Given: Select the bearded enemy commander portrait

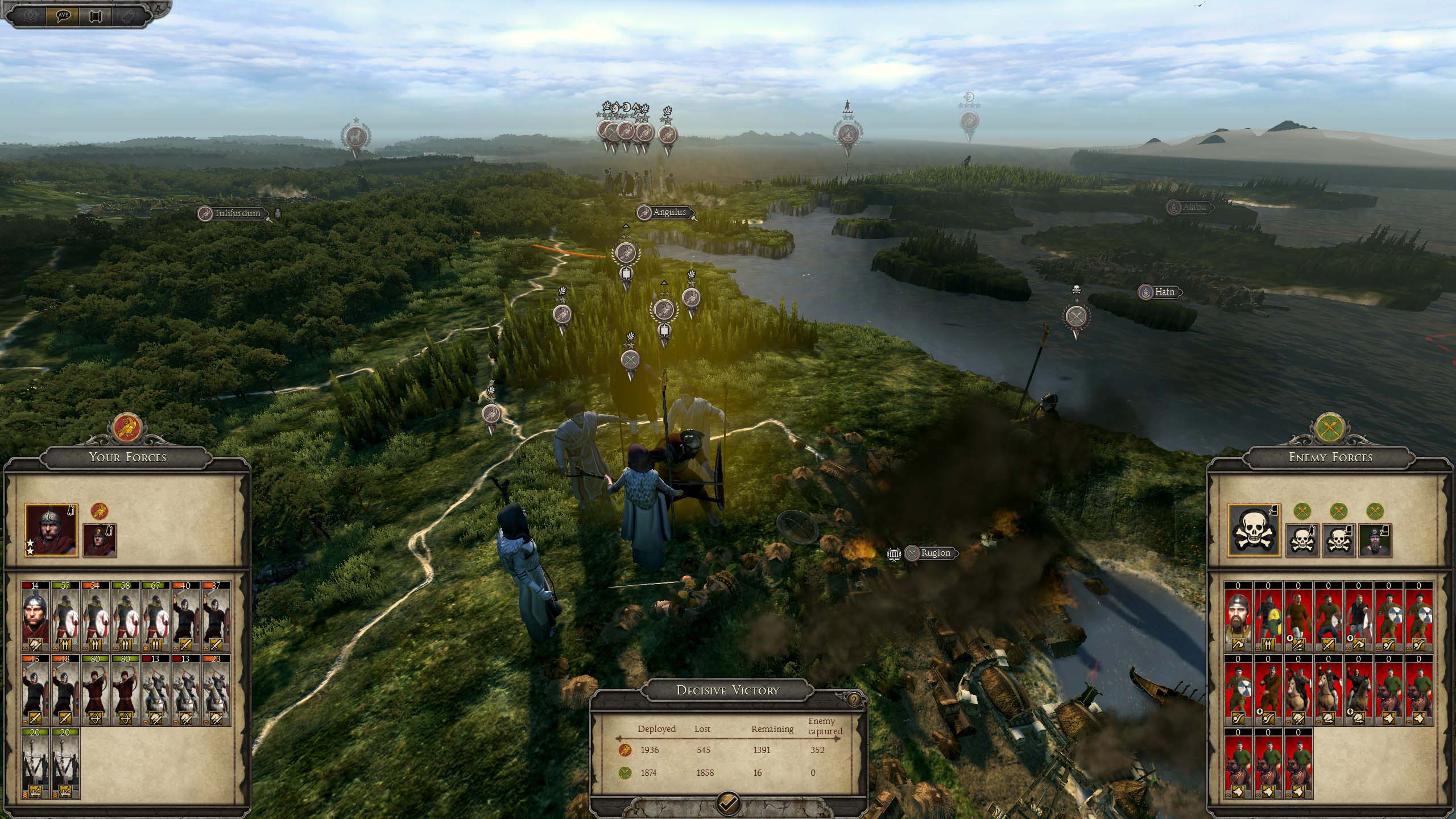Looking at the screenshot, I should coord(1375,540).
